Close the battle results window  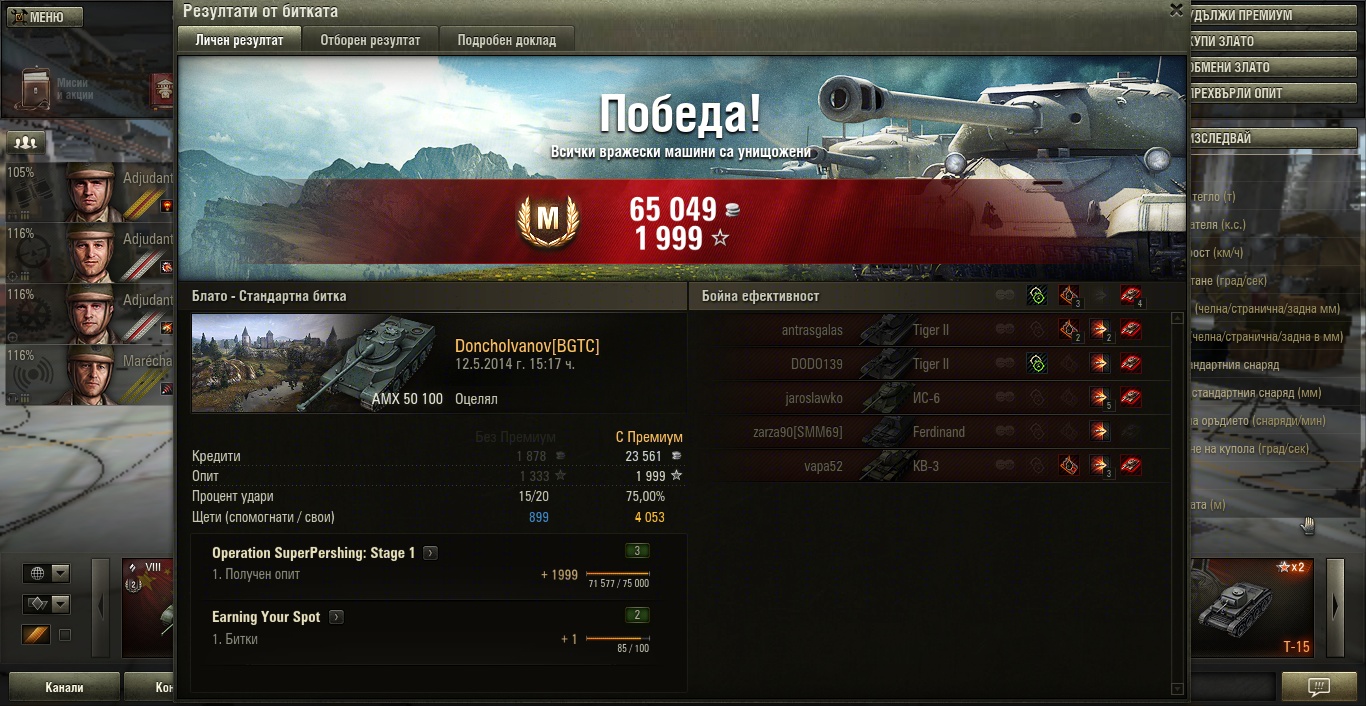coord(1176,10)
